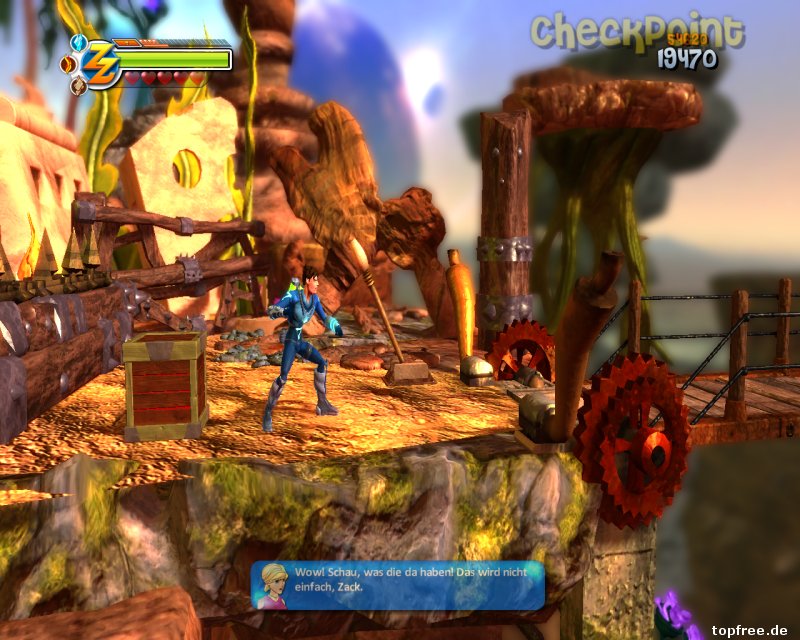Select the blue ice crystal power icon

coord(78,43)
